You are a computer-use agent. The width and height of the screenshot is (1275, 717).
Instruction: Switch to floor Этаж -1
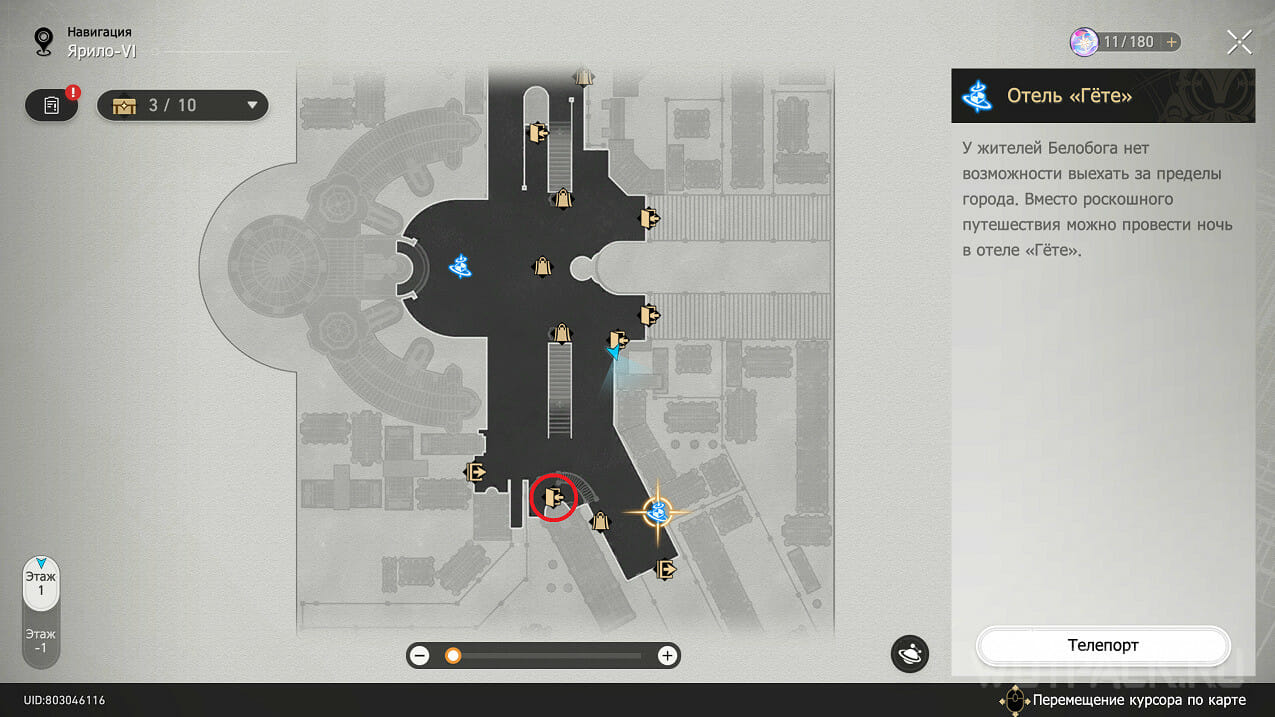(41, 640)
